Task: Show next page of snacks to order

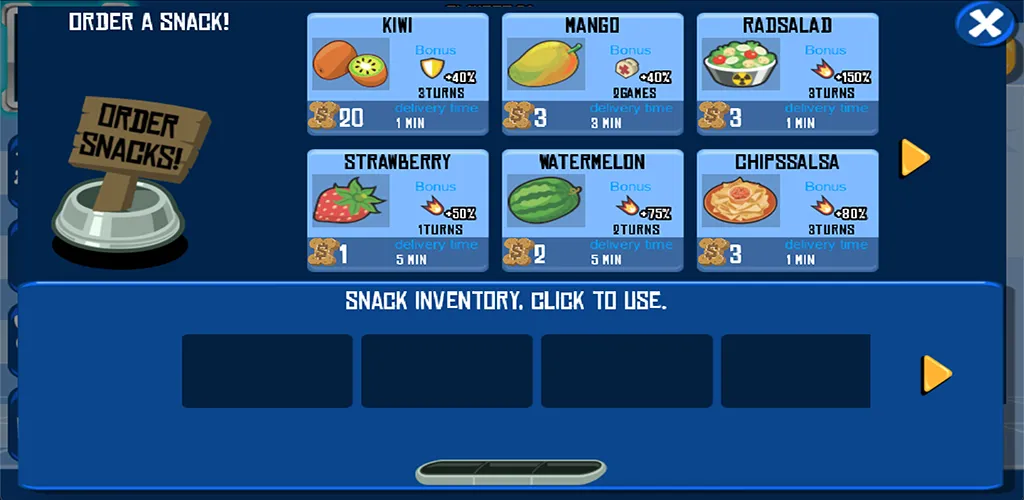Action: 915,157
